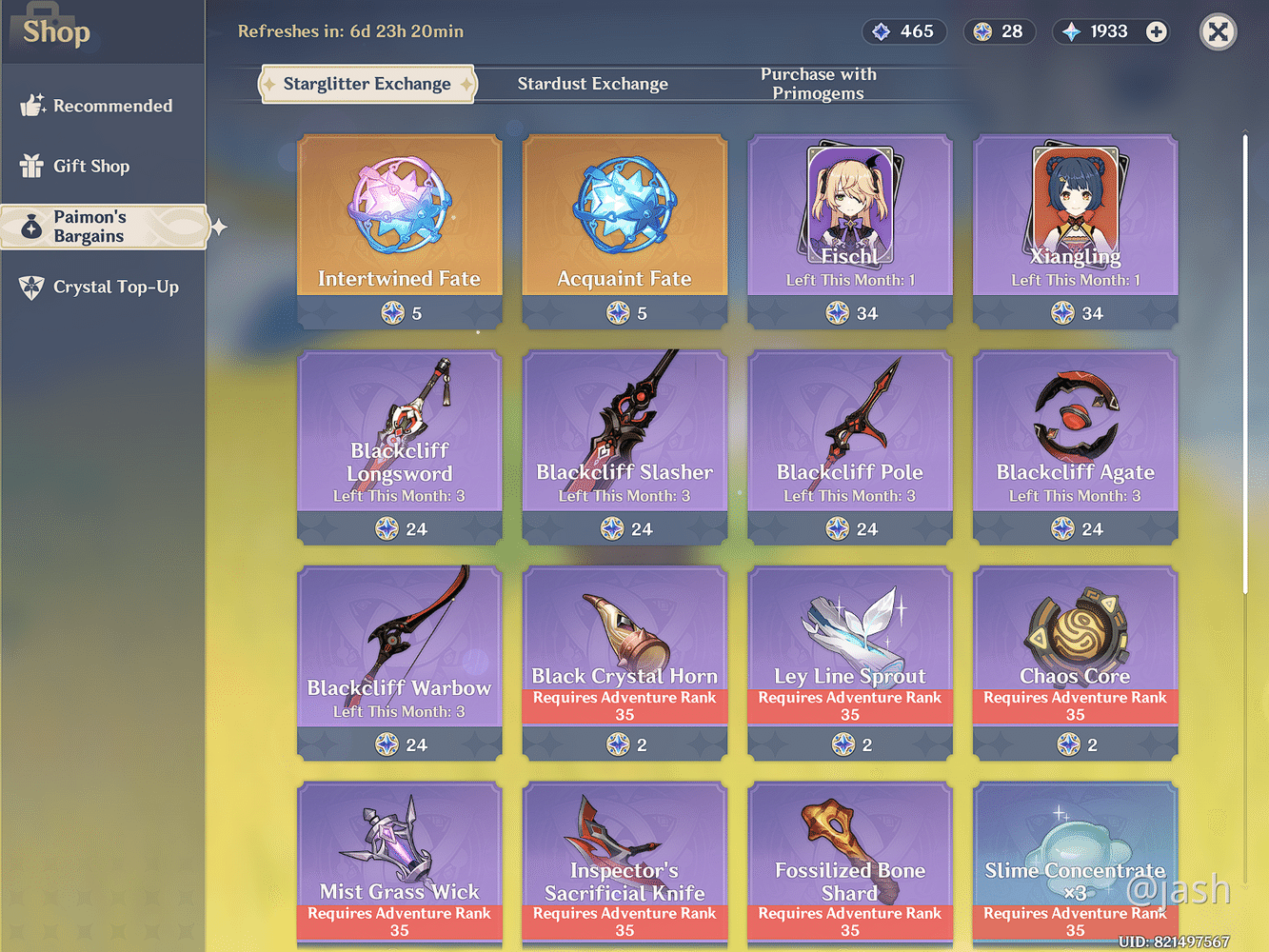Switch to the Stardust Exchange tab
This screenshot has height=952, width=1269.
592,84
